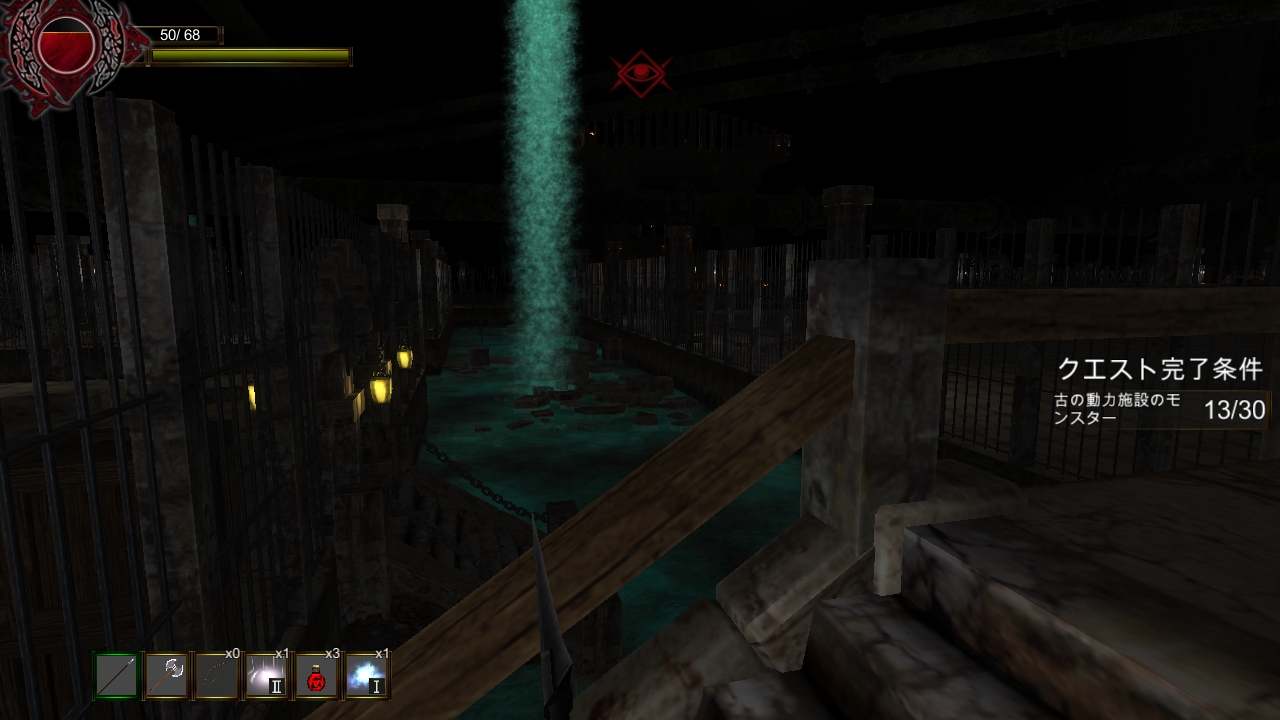Use the red healing potion from the hotbar
The image size is (1280, 720).
316,674
